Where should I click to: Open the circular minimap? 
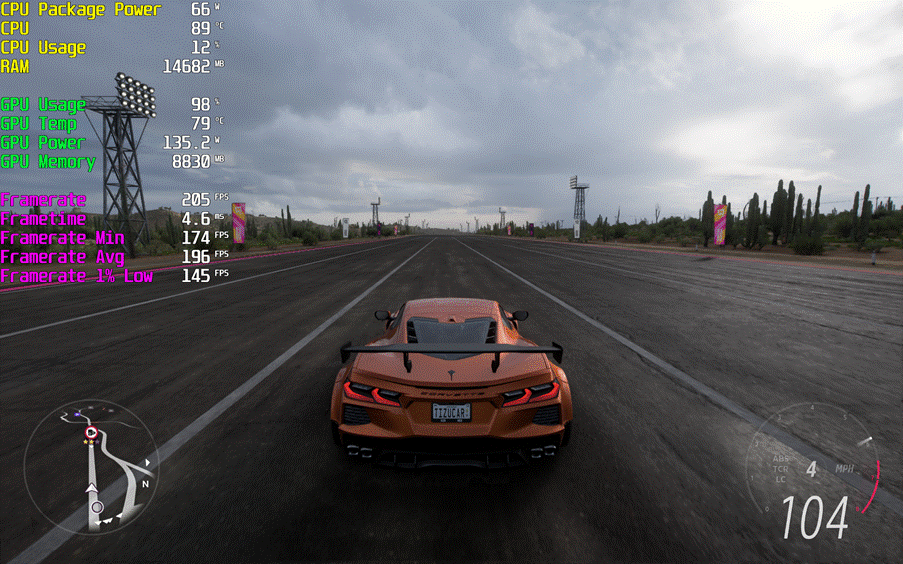[91, 470]
